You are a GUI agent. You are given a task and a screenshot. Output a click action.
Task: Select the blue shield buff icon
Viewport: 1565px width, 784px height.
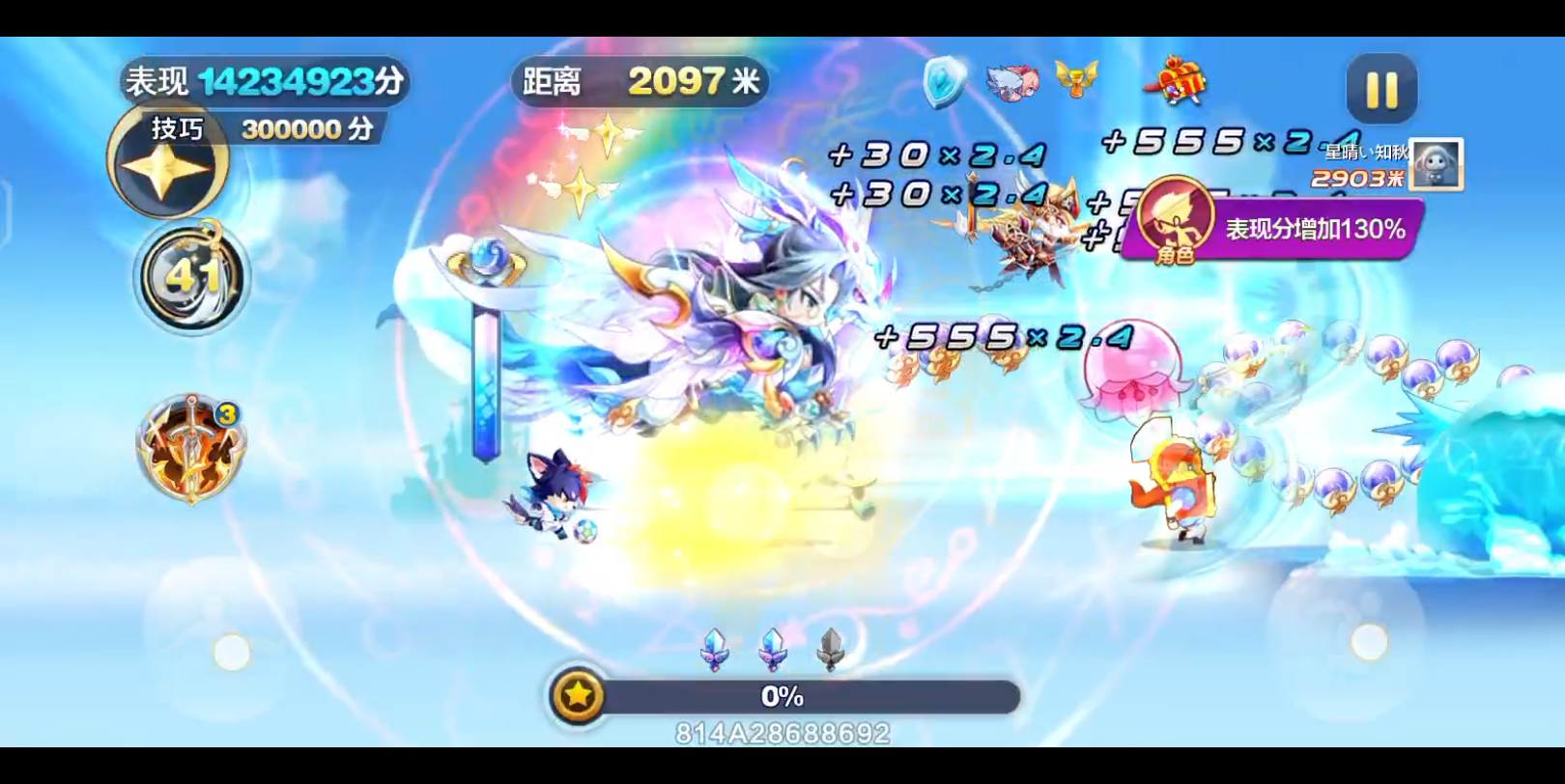point(944,80)
